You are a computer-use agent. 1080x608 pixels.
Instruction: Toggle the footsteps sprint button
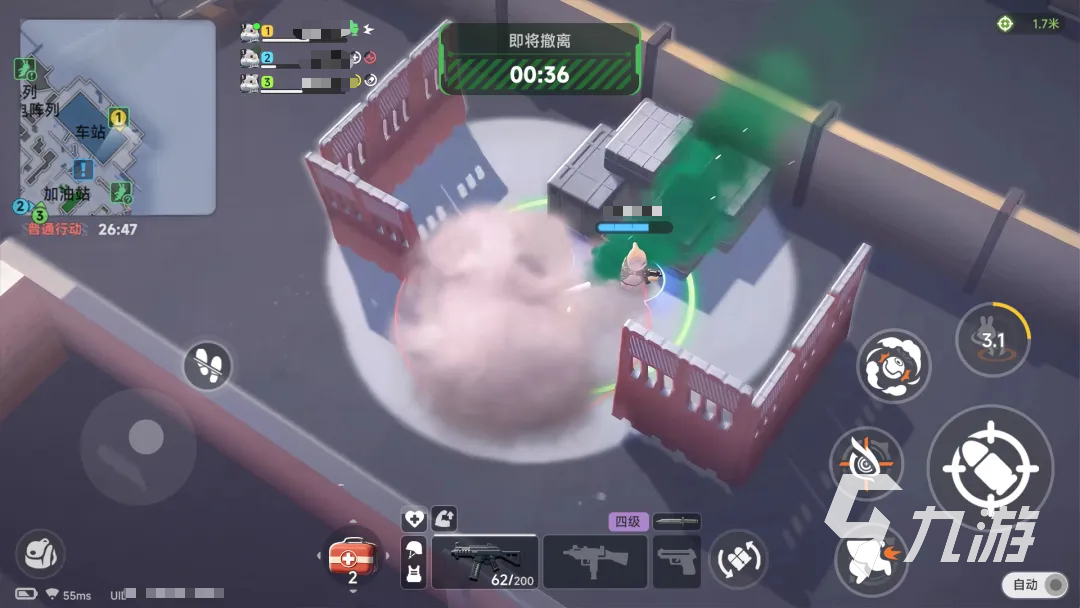click(x=208, y=366)
